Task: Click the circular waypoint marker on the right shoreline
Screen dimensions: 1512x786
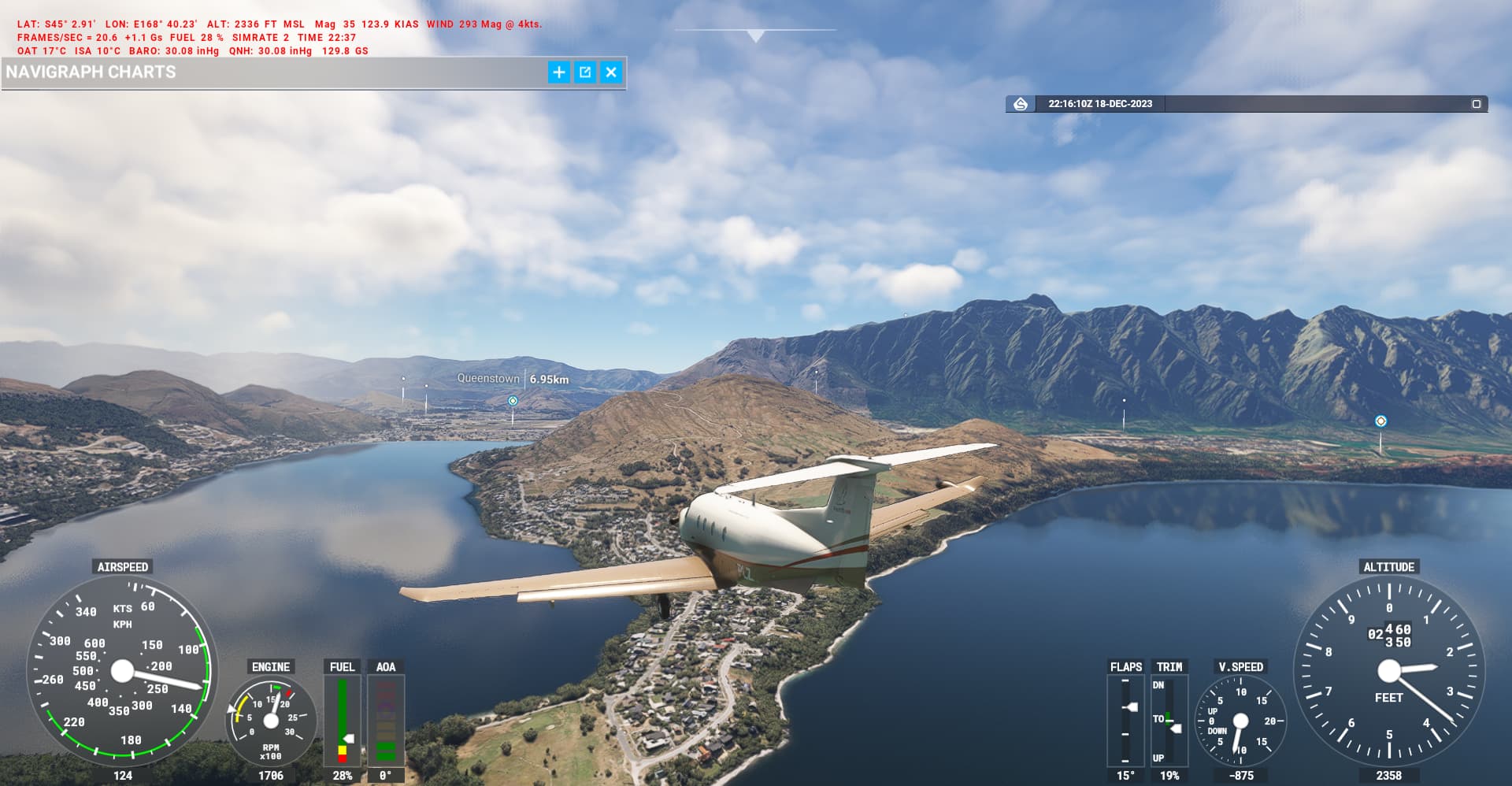Action: [1380, 421]
